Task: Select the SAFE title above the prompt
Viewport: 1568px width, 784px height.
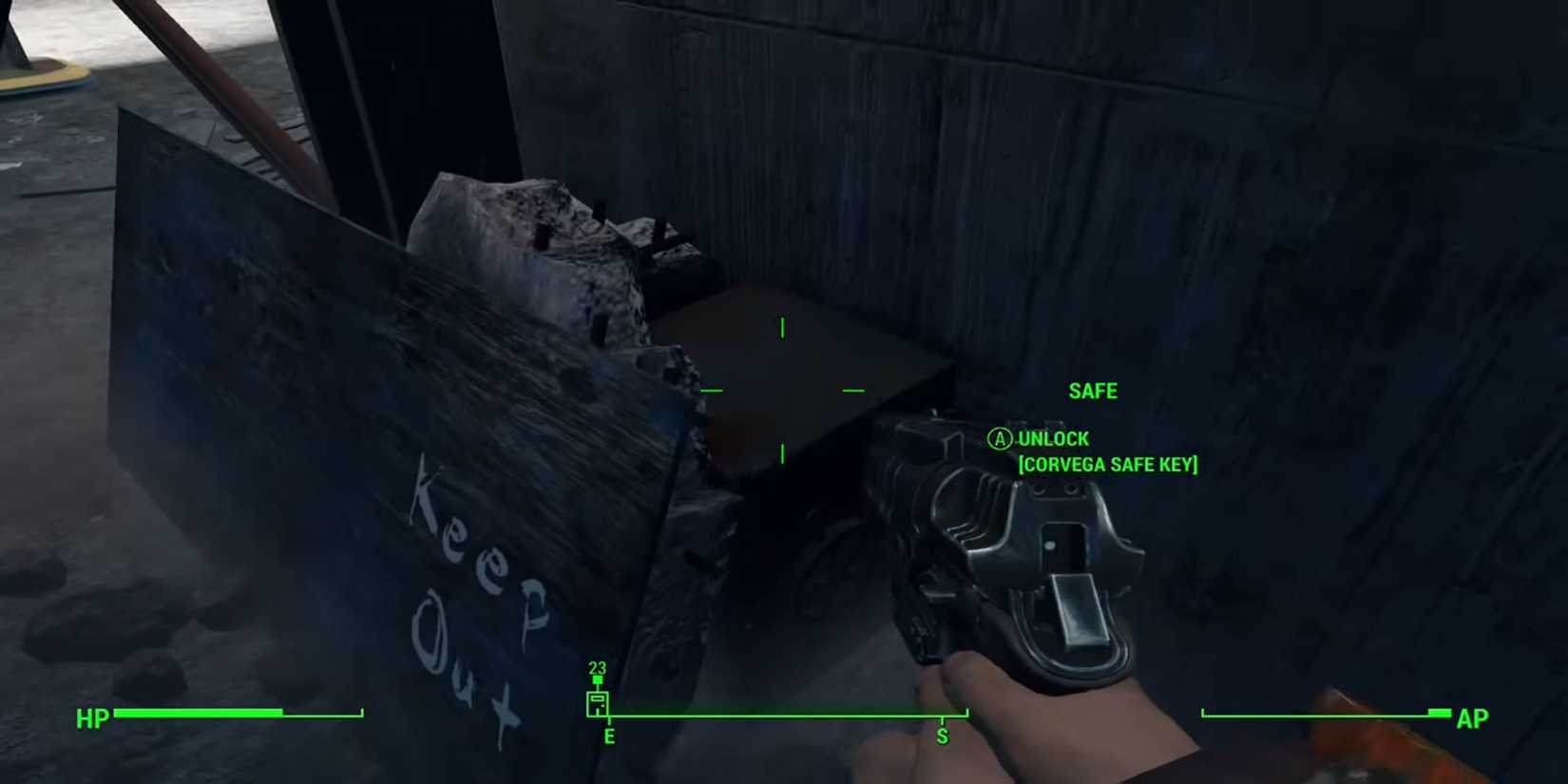Action: [x=1093, y=391]
